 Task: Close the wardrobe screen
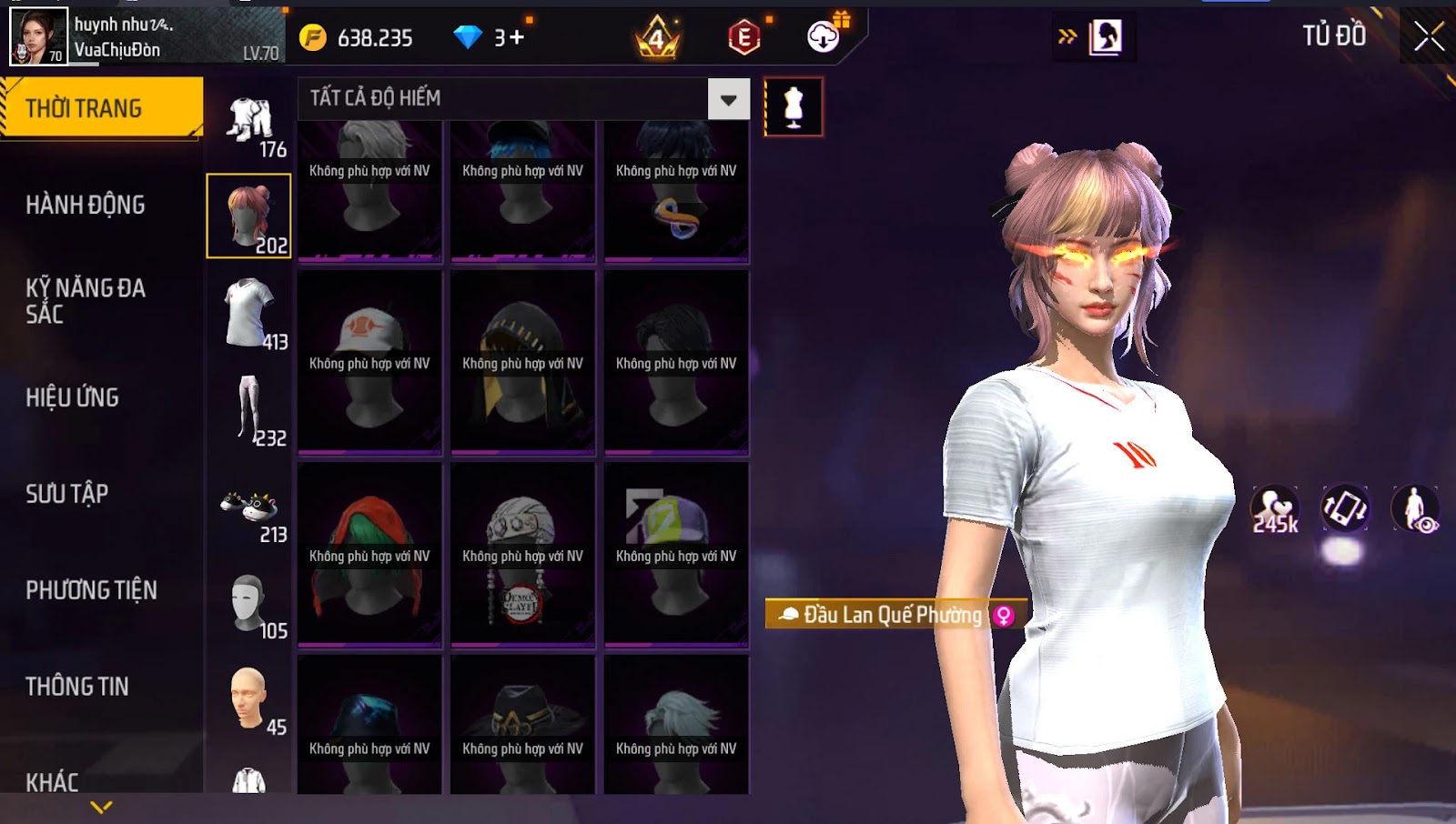(x=1429, y=36)
